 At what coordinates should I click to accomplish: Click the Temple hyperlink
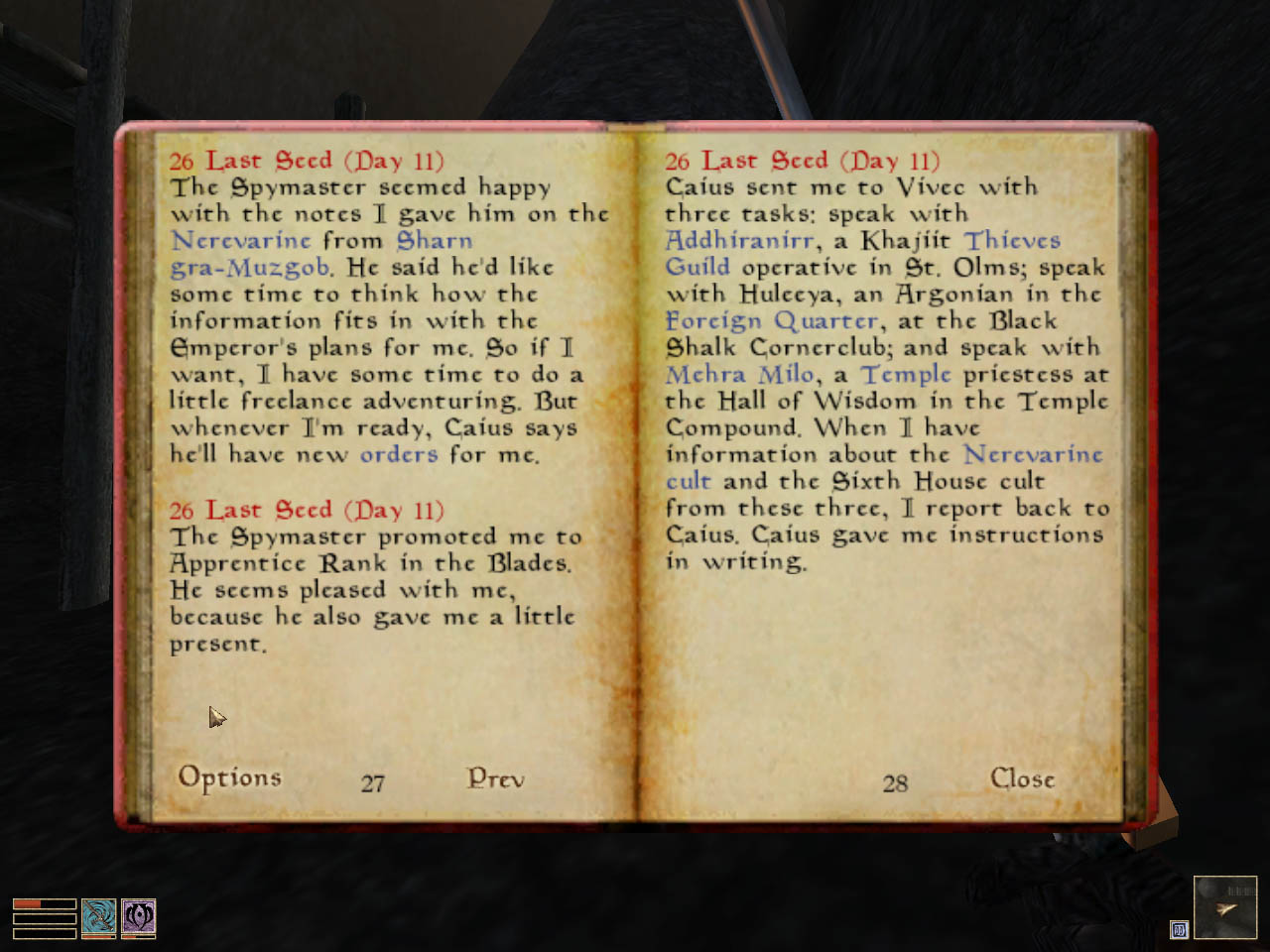[905, 374]
